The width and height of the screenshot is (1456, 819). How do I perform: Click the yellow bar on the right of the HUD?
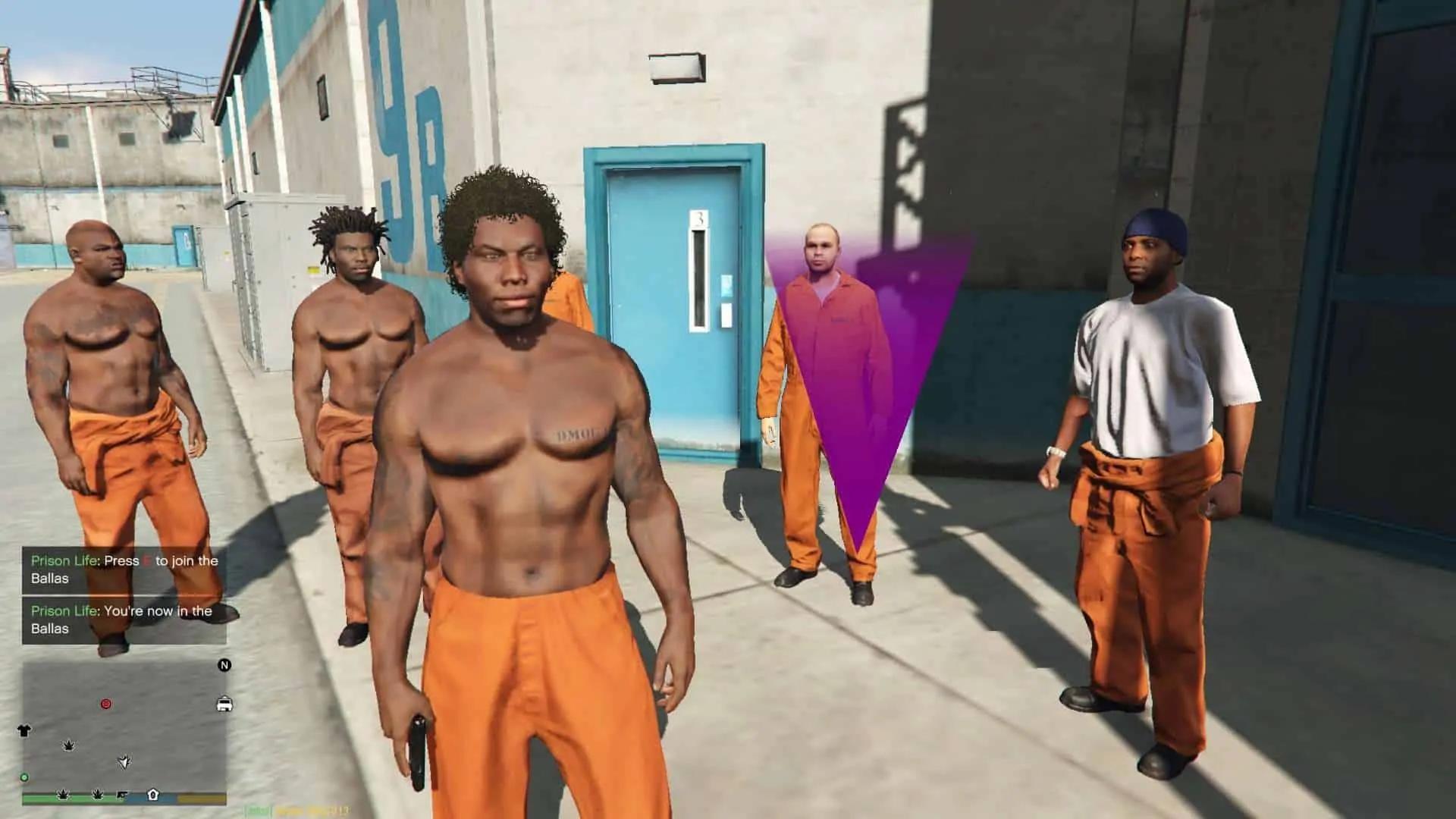201,799
